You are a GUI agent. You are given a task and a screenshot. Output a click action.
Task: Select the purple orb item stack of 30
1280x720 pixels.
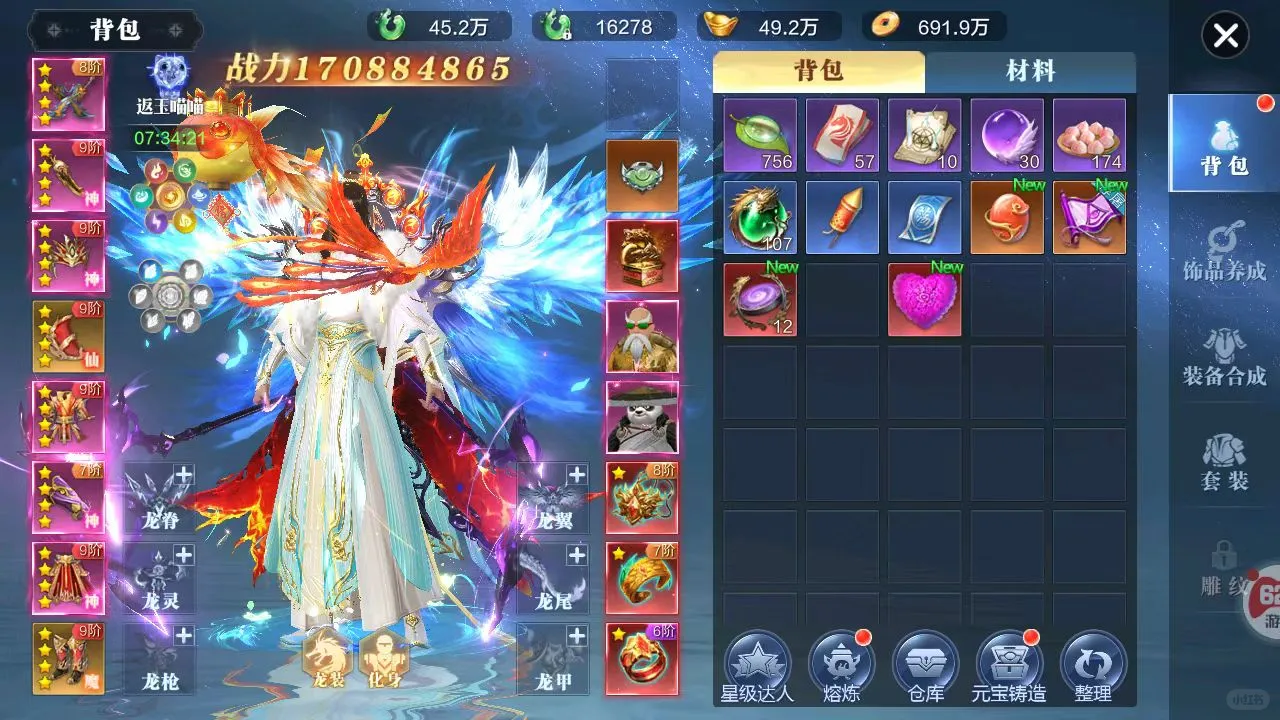click(1007, 135)
